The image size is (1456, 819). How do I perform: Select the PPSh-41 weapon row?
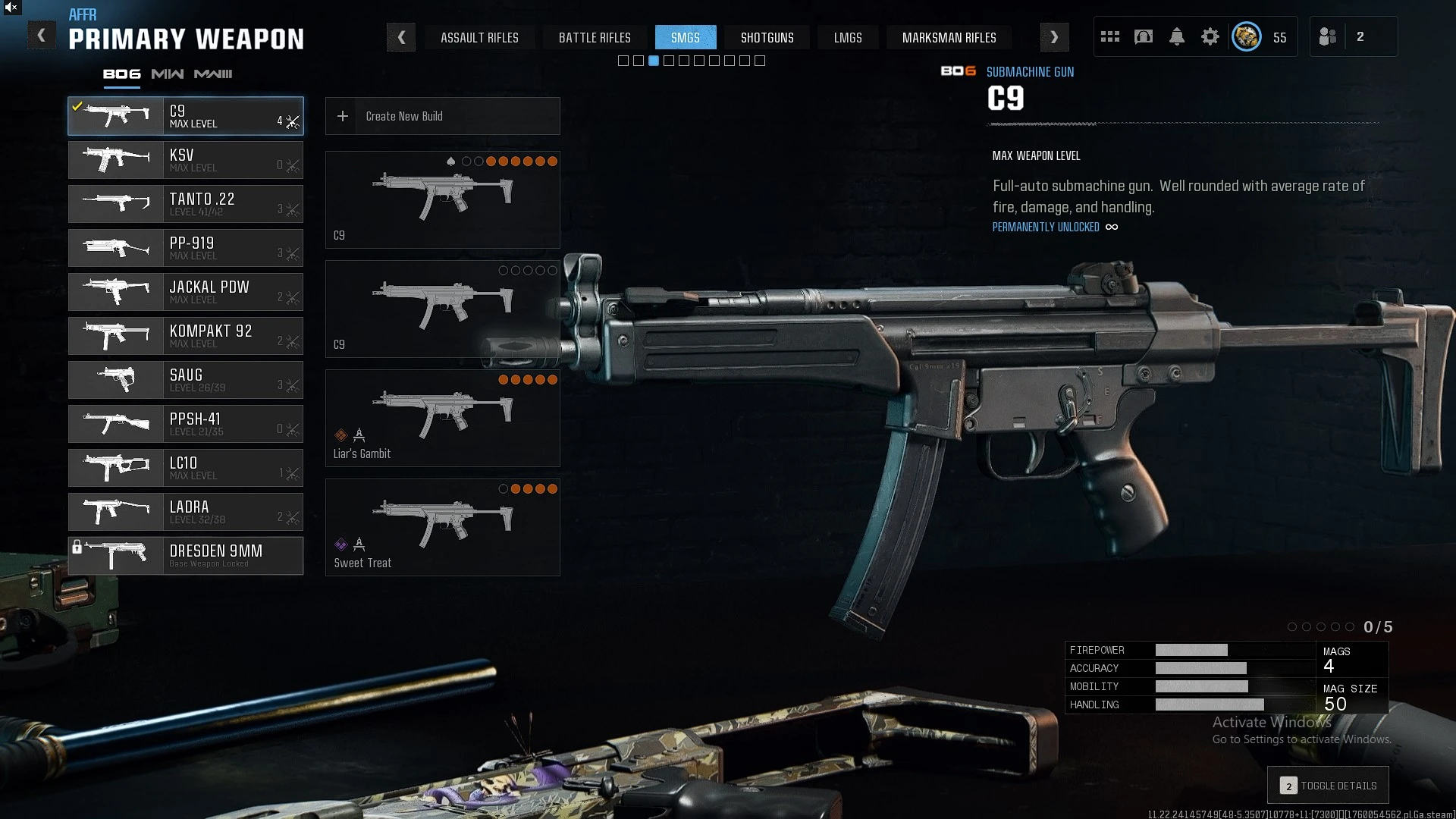click(x=186, y=424)
